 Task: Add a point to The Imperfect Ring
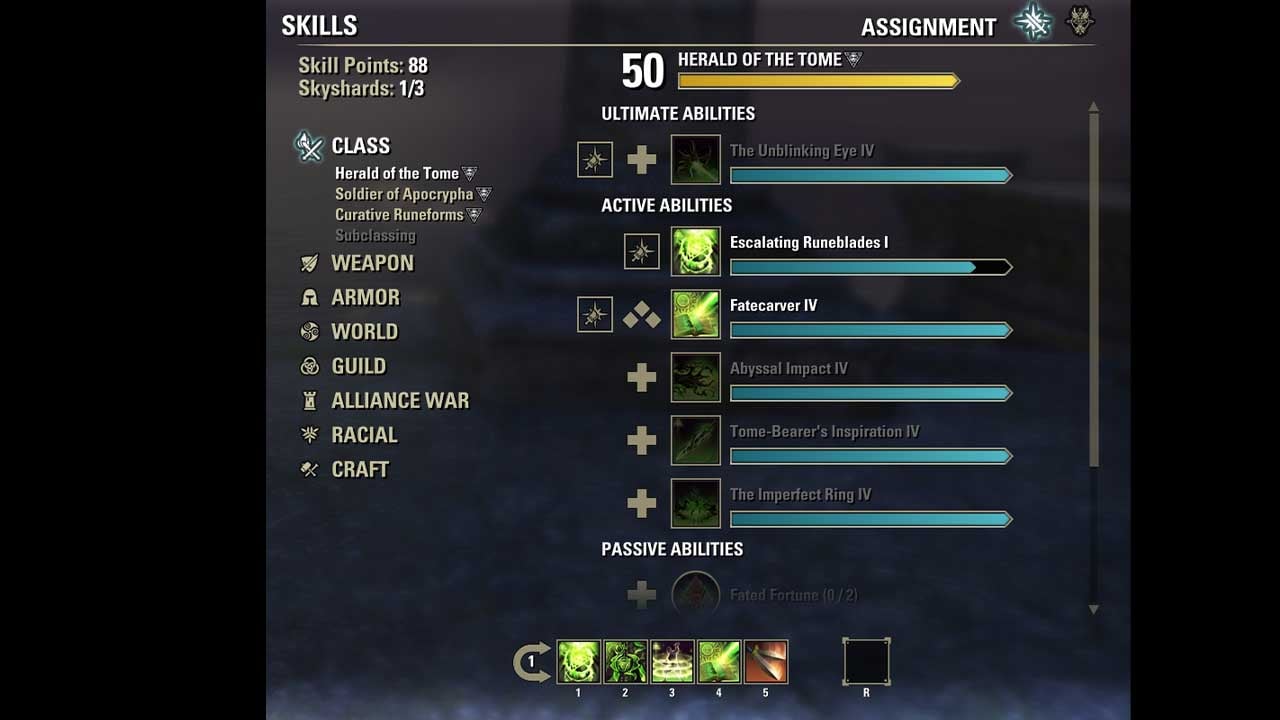click(642, 503)
